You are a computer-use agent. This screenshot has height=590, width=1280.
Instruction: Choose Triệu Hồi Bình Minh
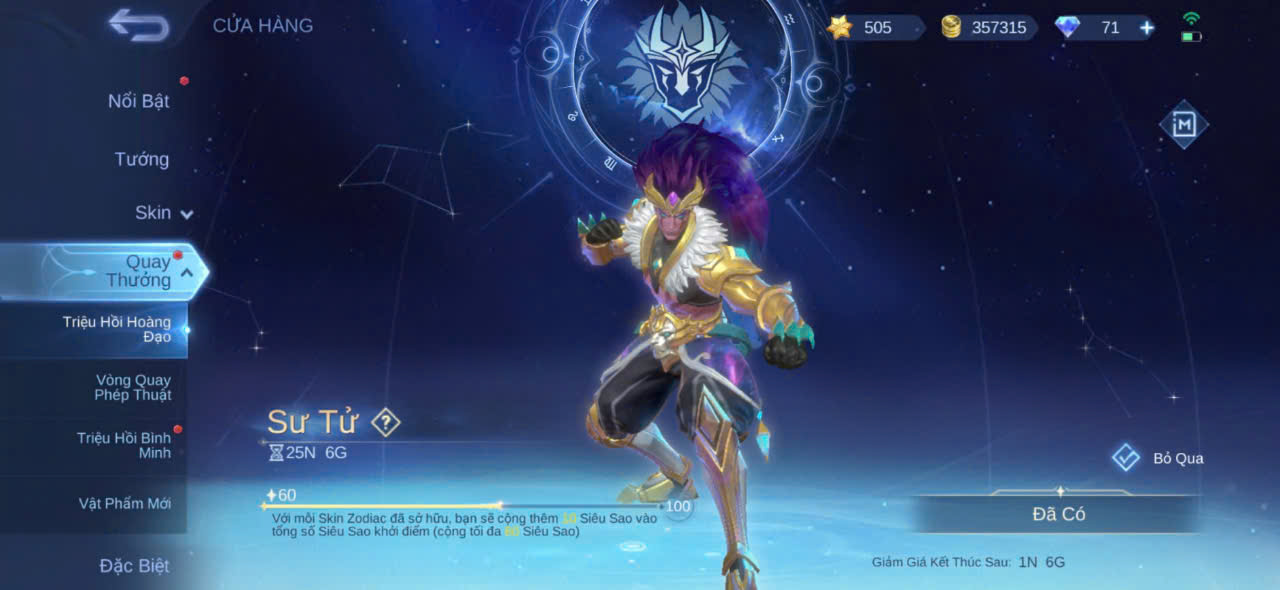pyautogui.click(x=123, y=445)
